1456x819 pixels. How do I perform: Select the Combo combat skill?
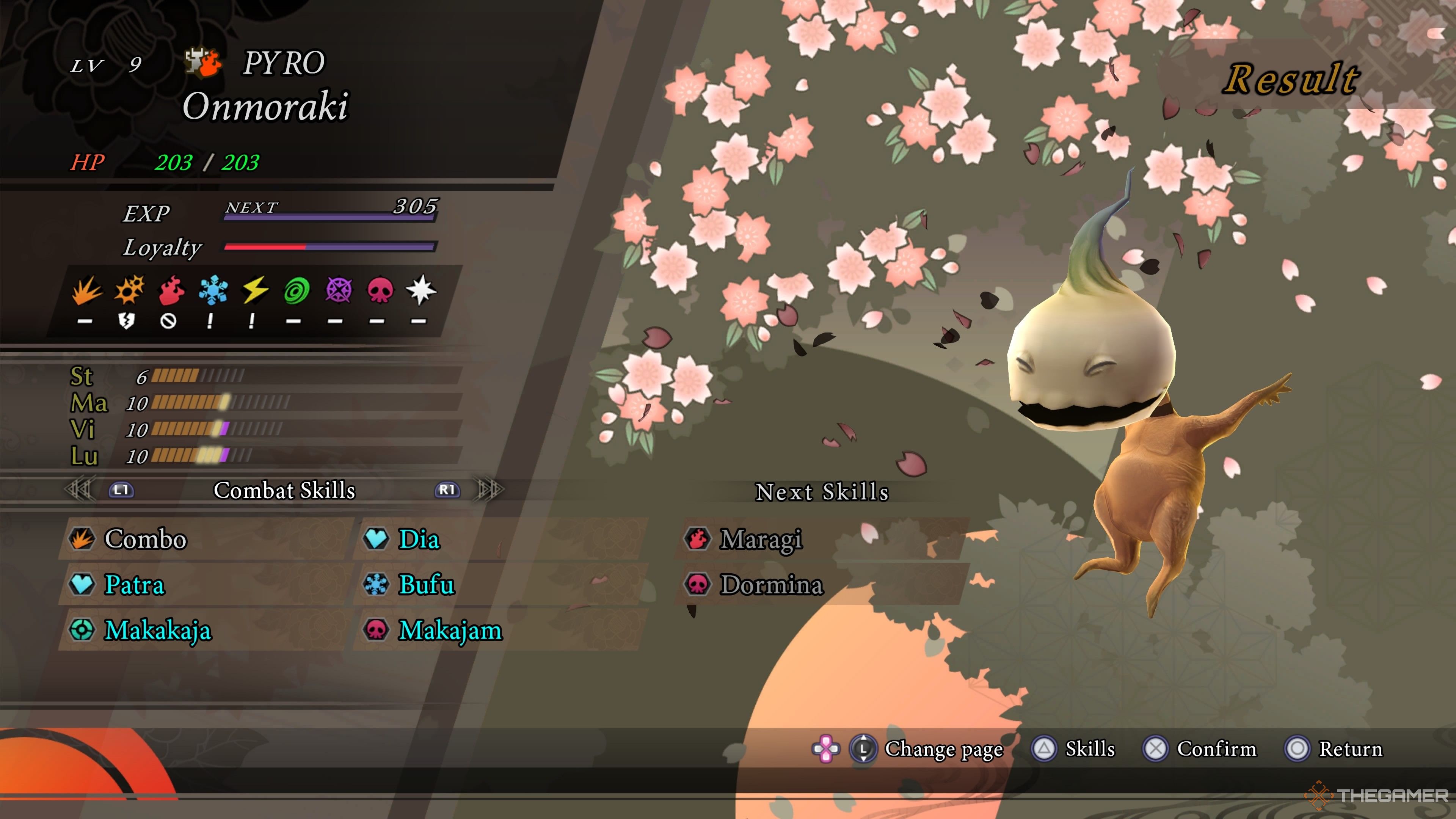146,539
